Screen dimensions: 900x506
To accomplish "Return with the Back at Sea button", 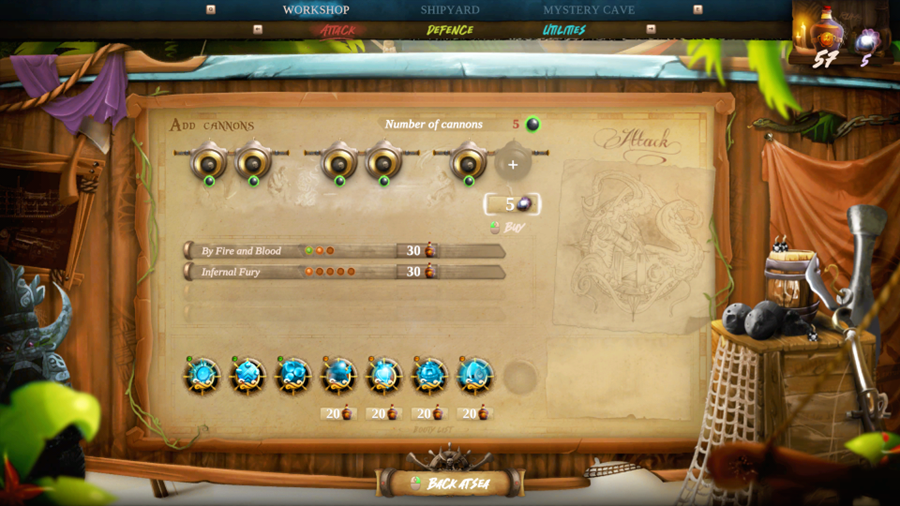I will point(450,483).
